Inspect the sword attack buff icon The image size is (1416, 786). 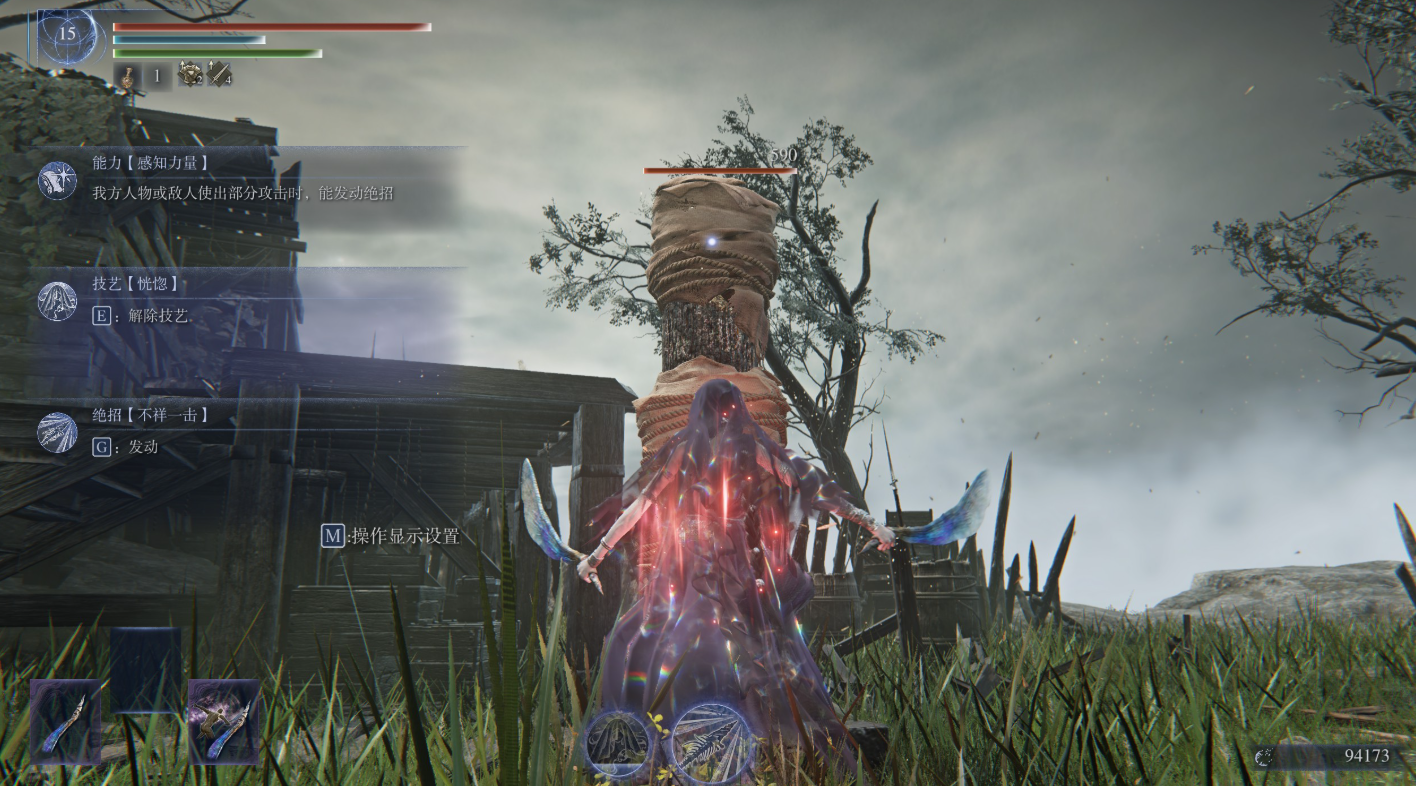[220, 74]
